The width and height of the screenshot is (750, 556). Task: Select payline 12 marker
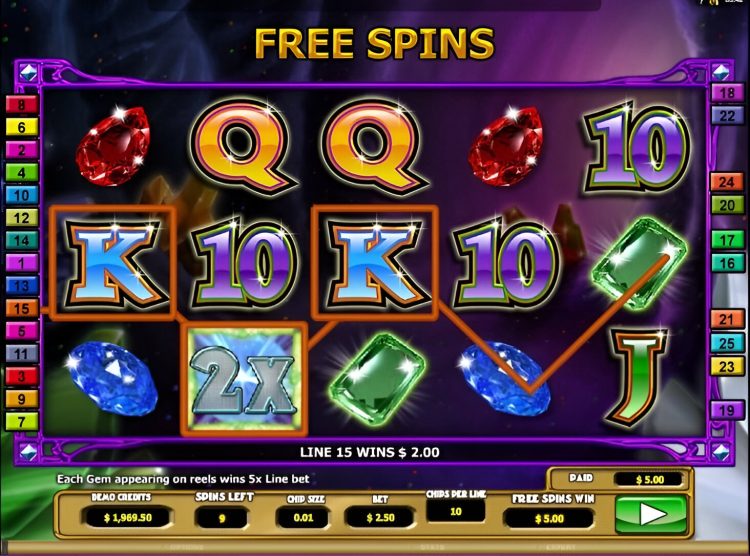pos(21,218)
